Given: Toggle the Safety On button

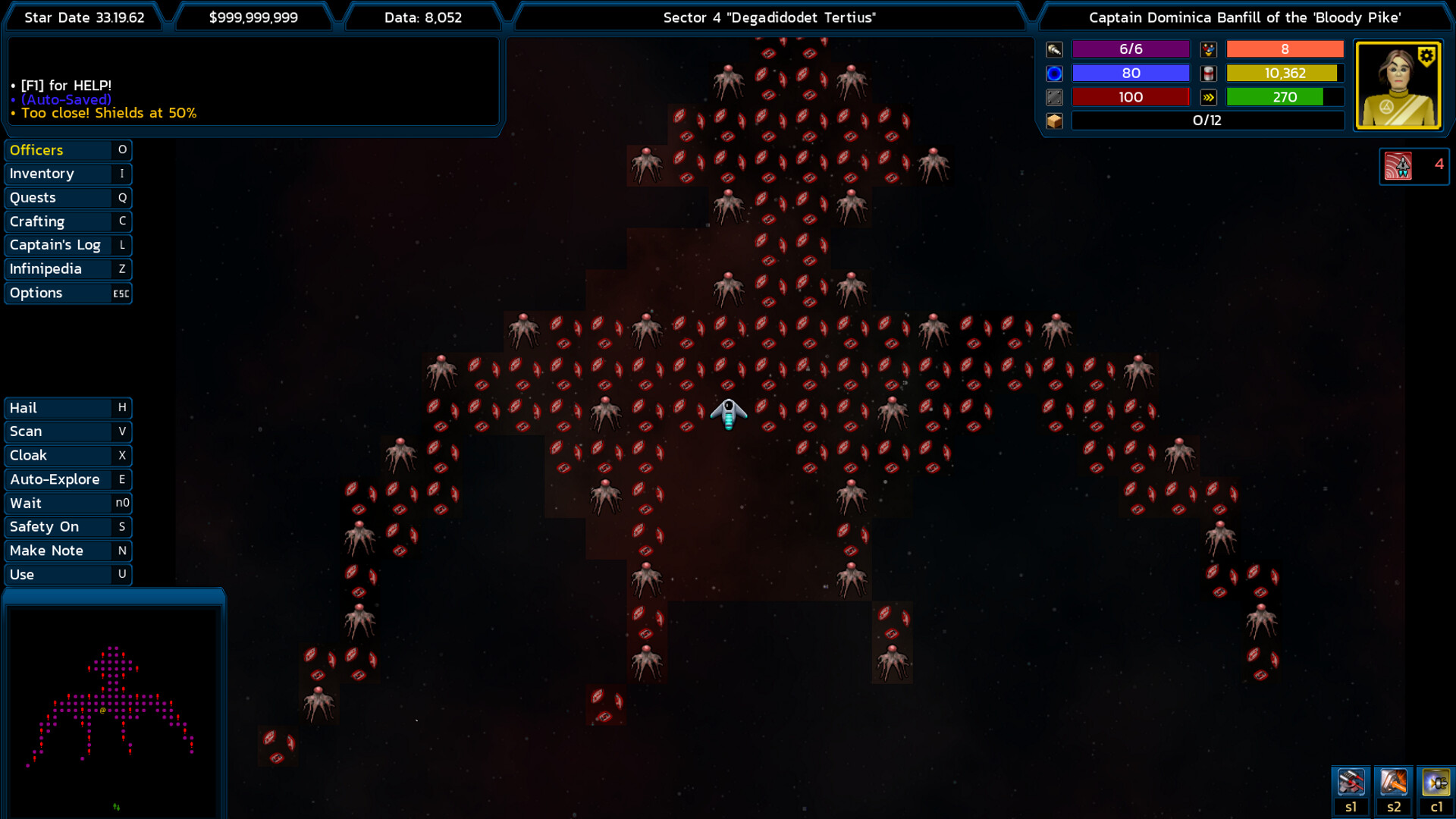Looking at the screenshot, I should pyautogui.click(x=67, y=527).
